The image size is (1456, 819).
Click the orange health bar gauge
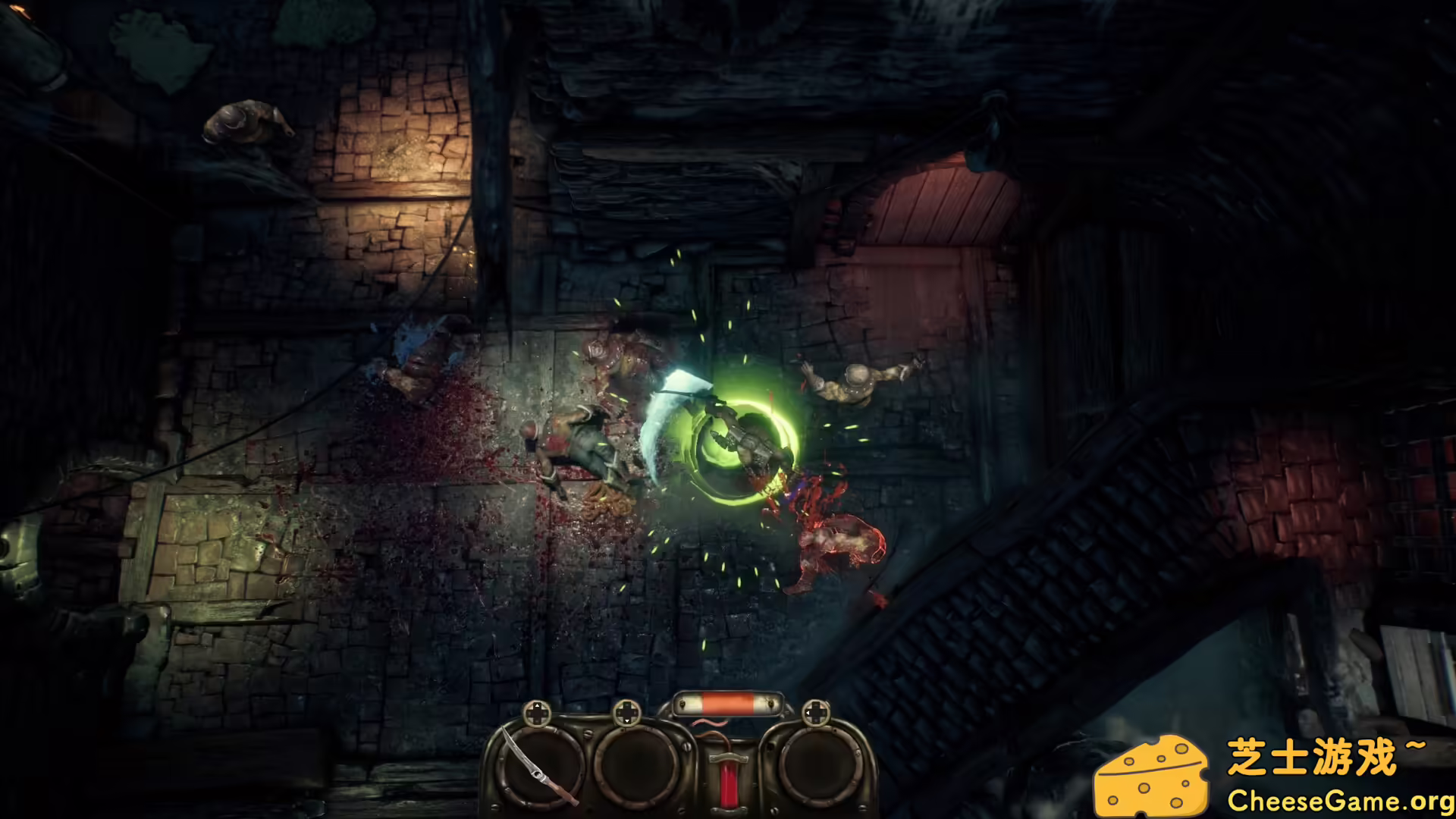(726, 703)
